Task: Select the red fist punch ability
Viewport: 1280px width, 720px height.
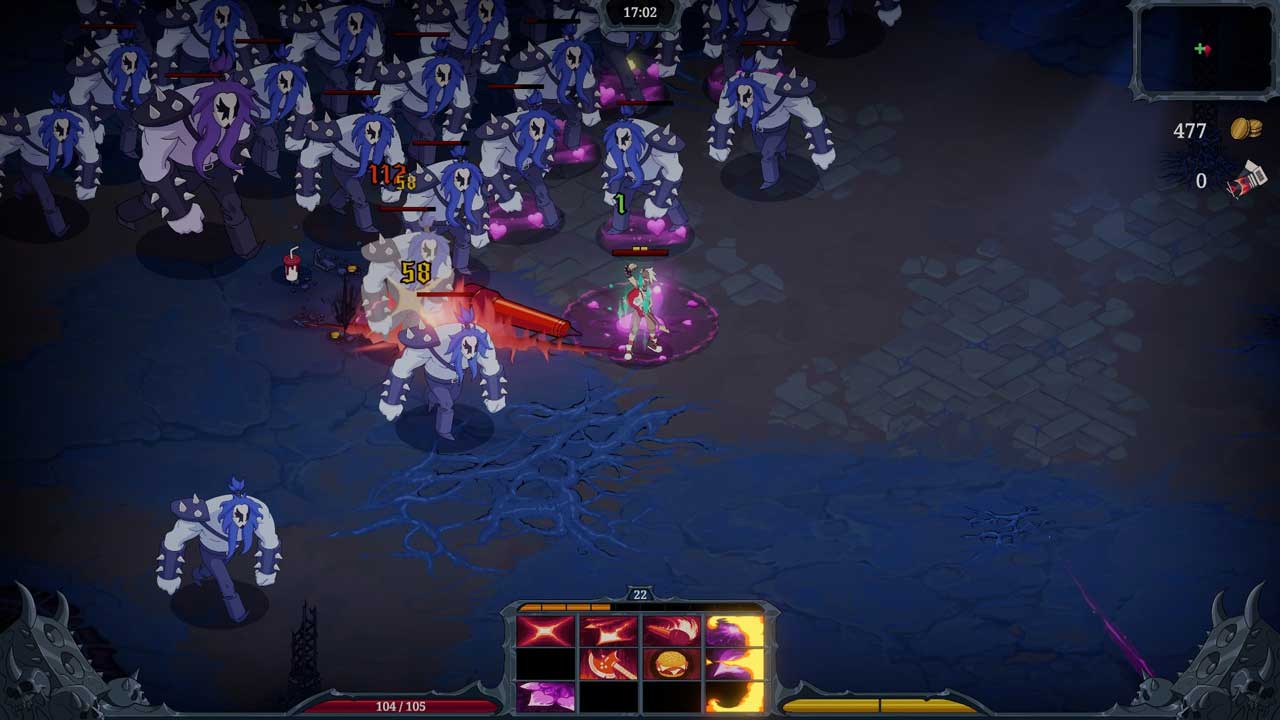Action: [671, 632]
